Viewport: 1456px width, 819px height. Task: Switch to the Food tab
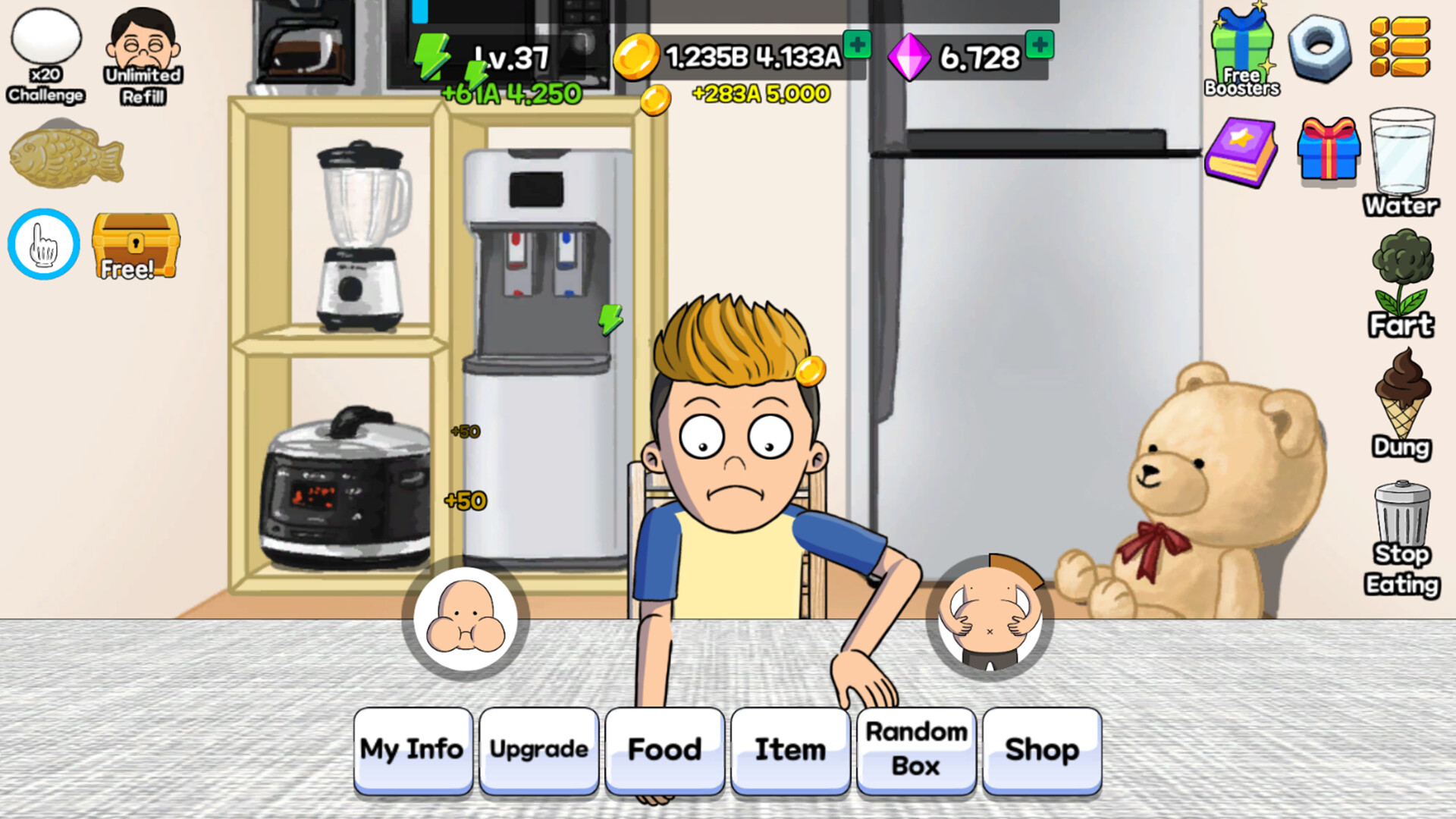coord(664,749)
